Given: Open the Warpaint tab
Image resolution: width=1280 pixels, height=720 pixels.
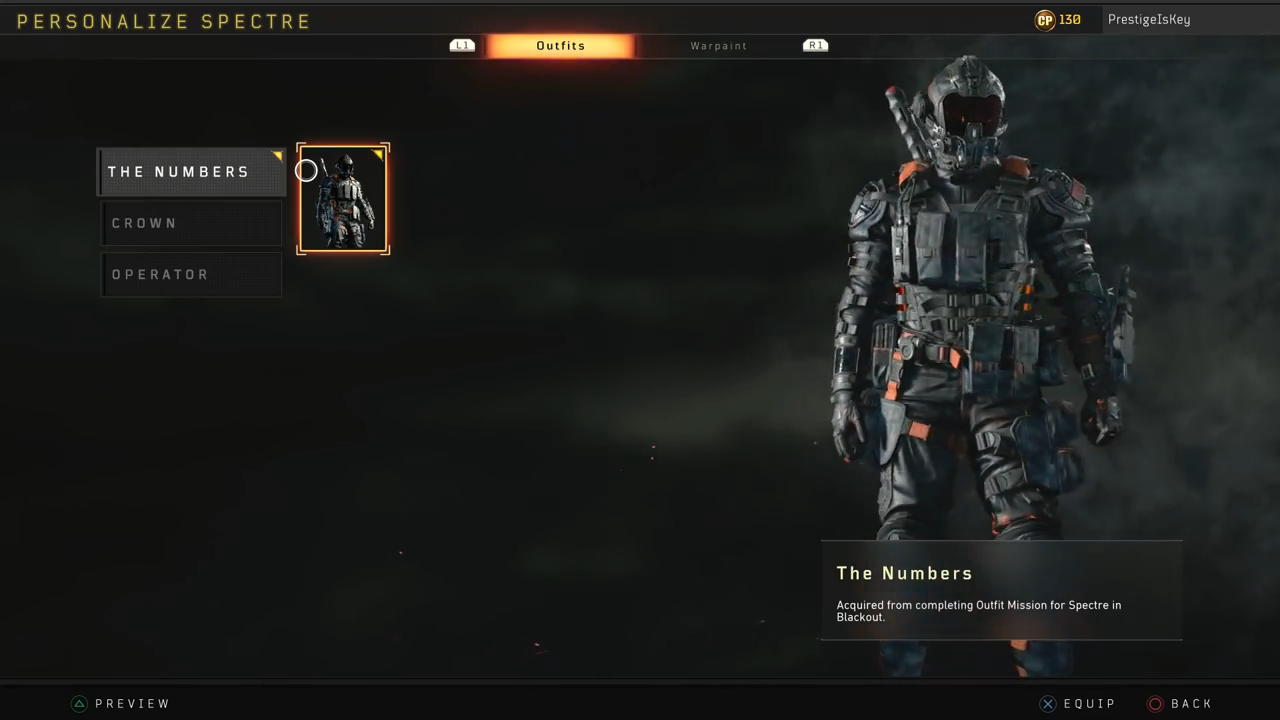Looking at the screenshot, I should click(718, 46).
